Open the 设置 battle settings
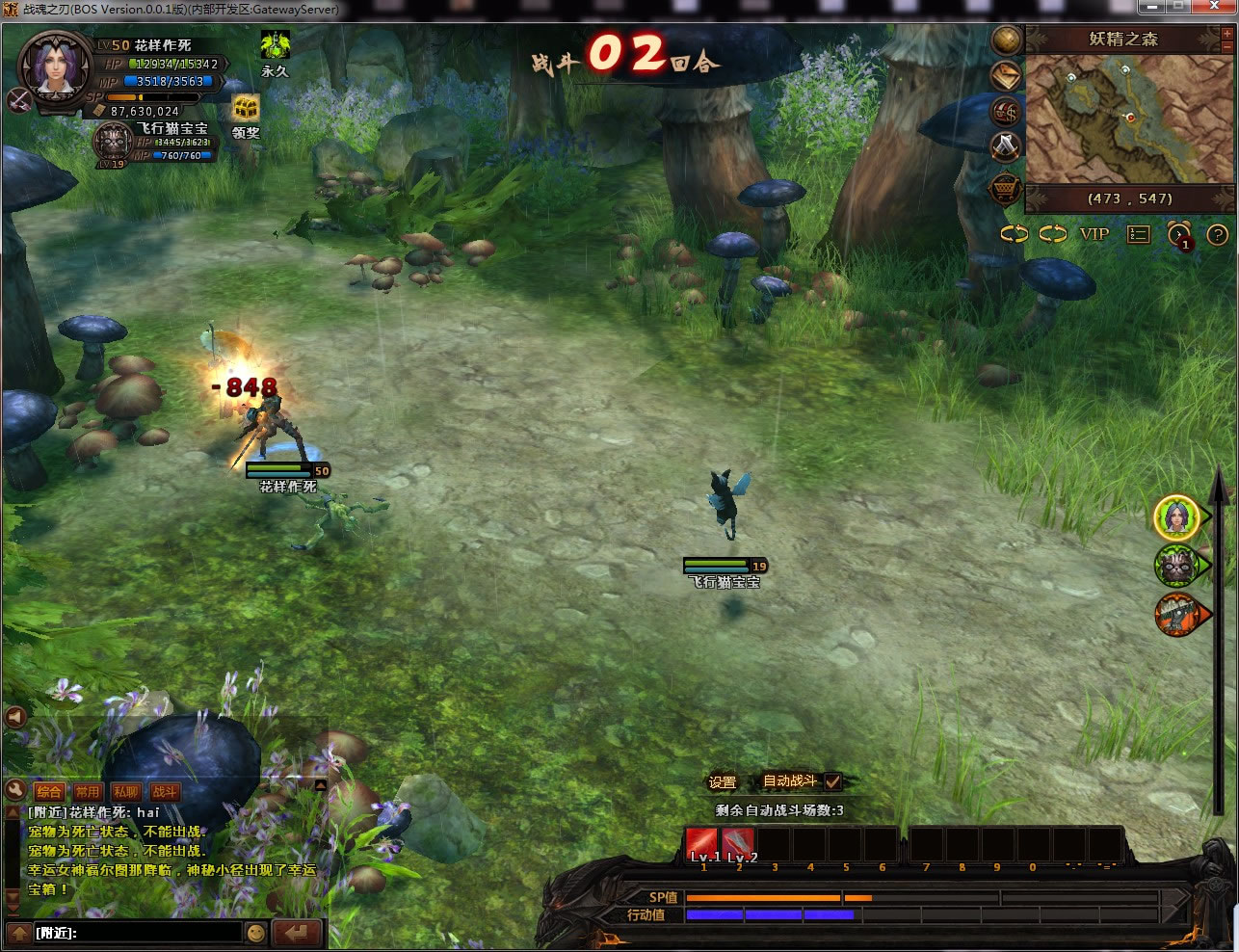Viewport: 1239px width, 952px height. [x=722, y=782]
